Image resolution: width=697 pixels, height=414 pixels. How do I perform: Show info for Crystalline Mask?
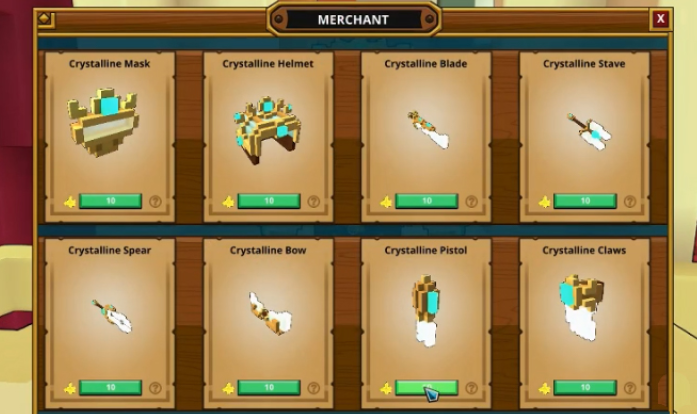coord(155,201)
